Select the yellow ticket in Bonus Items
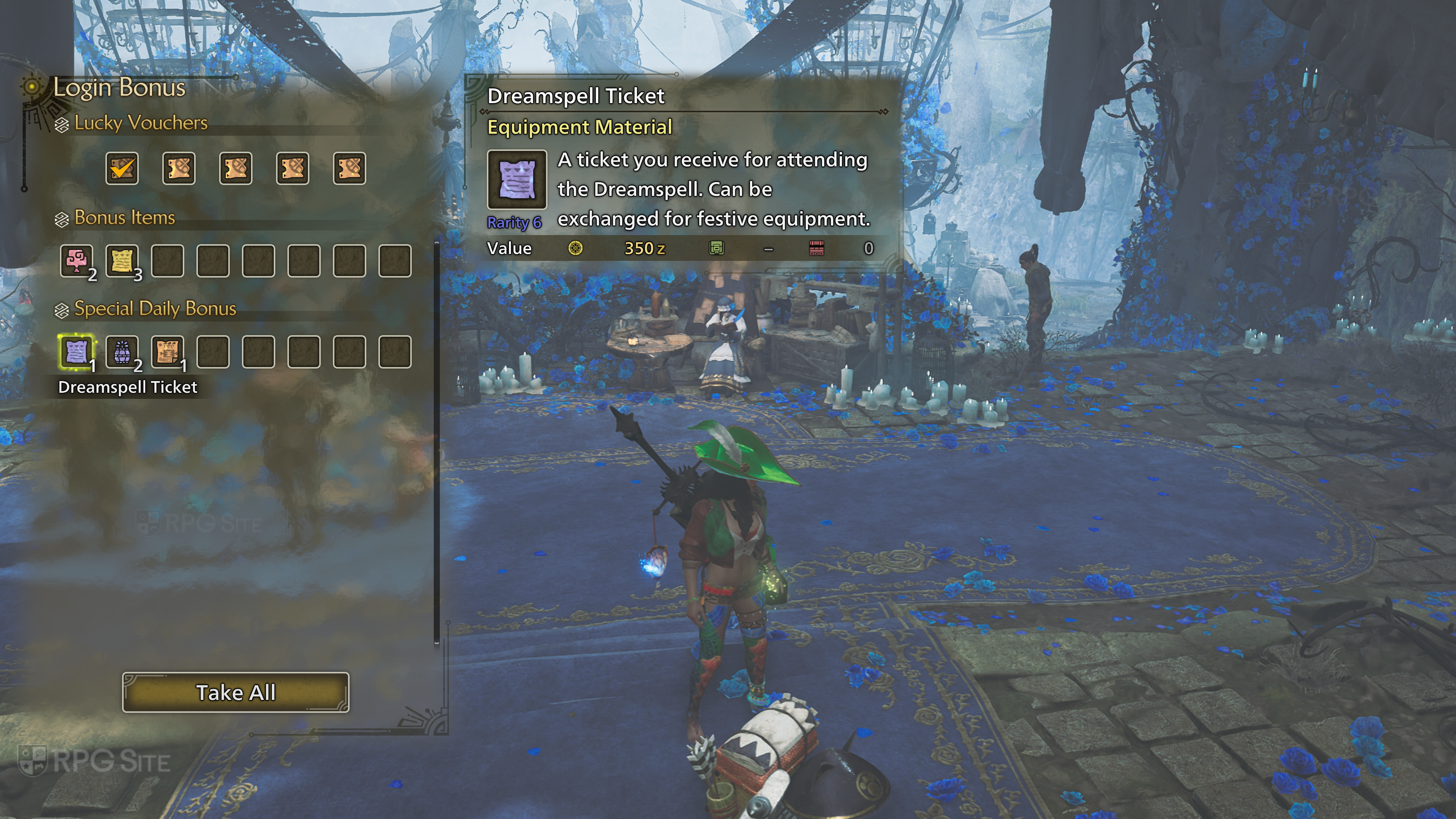 (x=122, y=260)
